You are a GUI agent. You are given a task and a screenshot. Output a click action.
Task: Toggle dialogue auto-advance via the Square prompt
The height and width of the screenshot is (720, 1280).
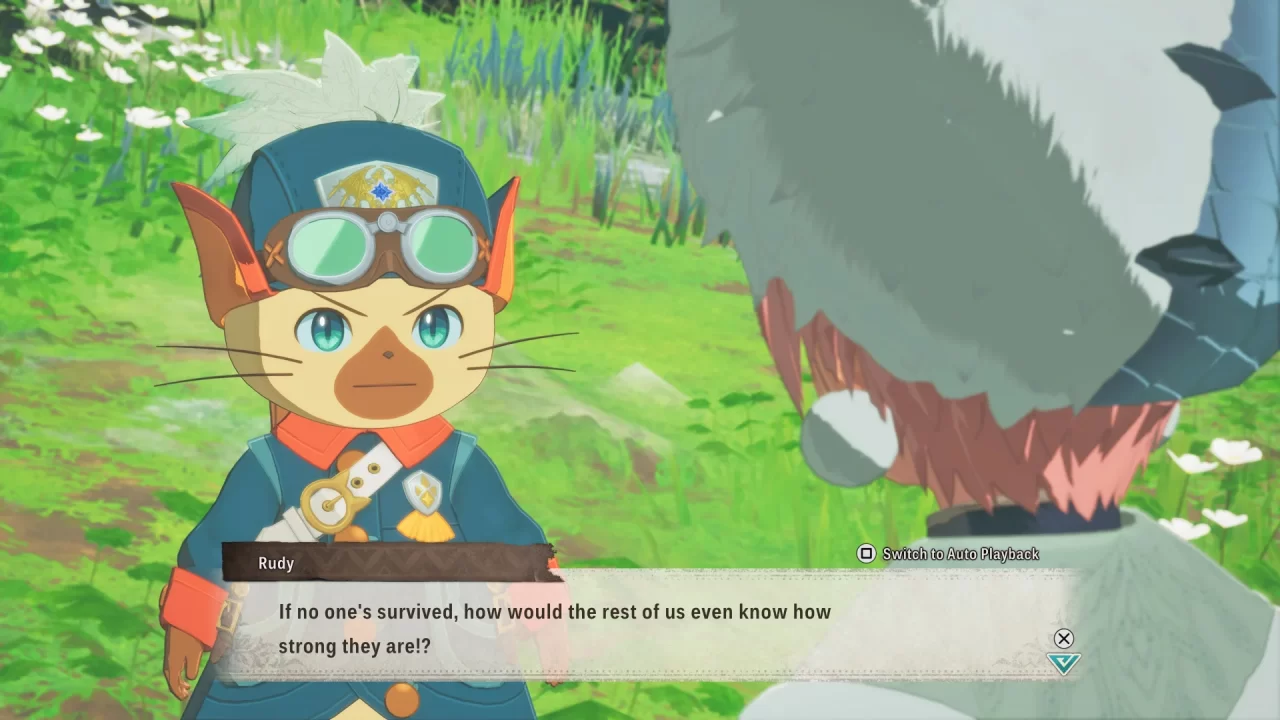(866, 553)
